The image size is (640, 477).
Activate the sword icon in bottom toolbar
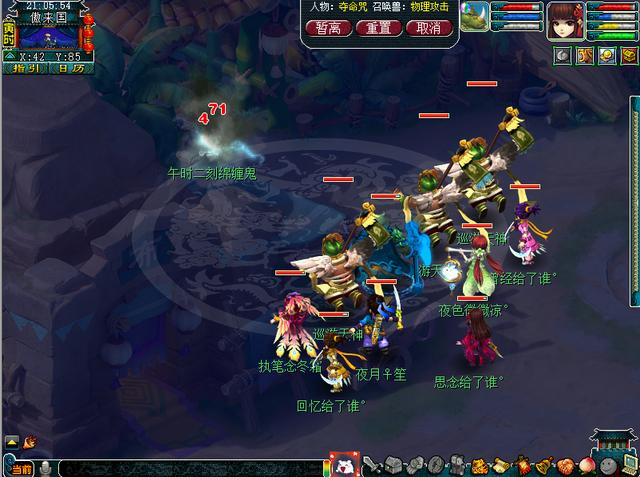click(x=370, y=466)
